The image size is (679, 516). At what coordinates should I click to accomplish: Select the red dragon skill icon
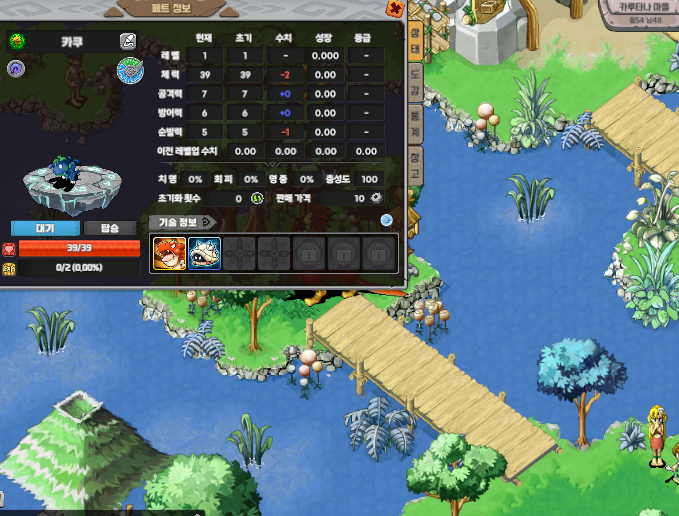[x=167, y=253]
